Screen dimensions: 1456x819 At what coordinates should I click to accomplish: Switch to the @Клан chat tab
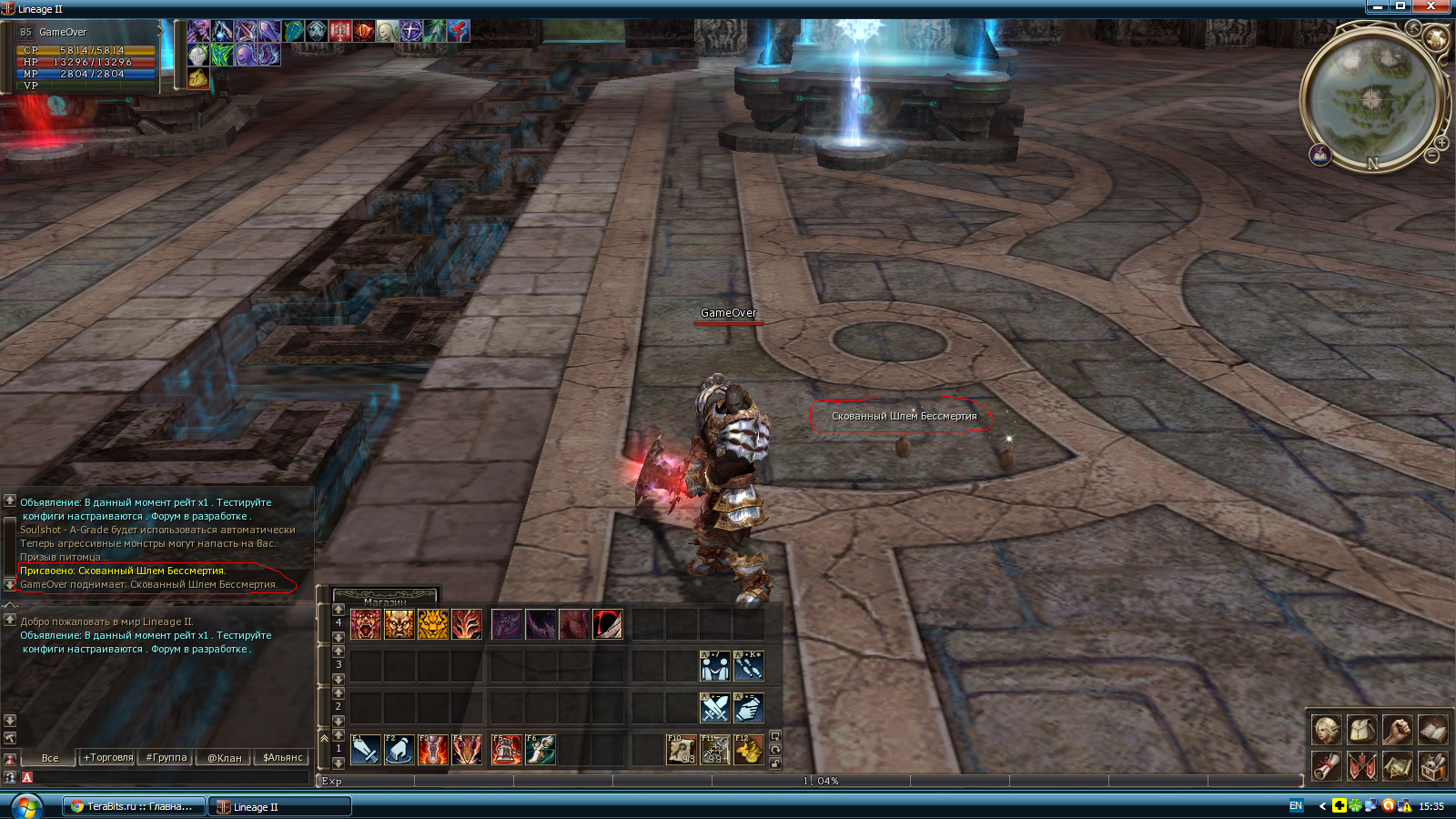[x=224, y=757]
